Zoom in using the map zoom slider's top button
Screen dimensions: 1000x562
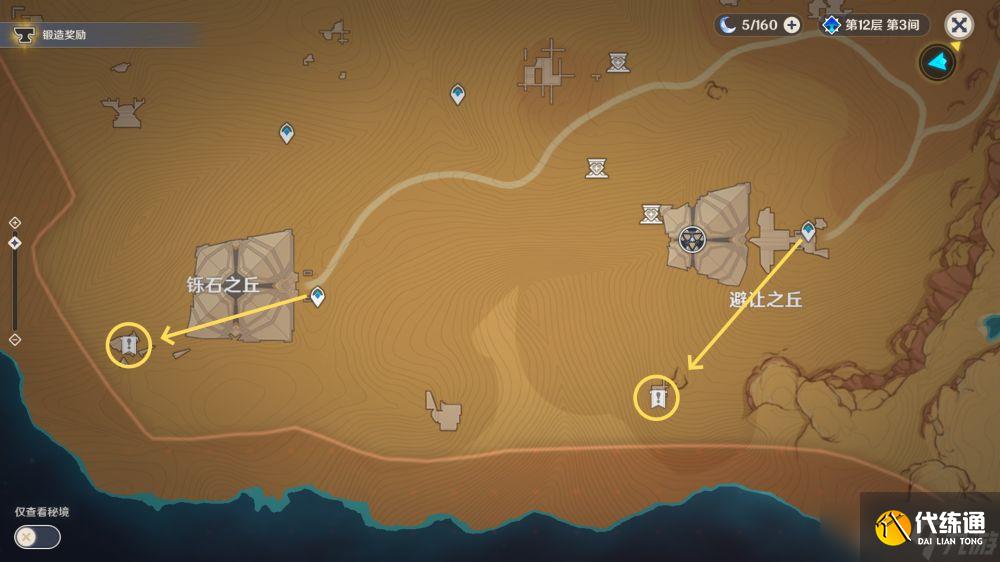[14, 223]
